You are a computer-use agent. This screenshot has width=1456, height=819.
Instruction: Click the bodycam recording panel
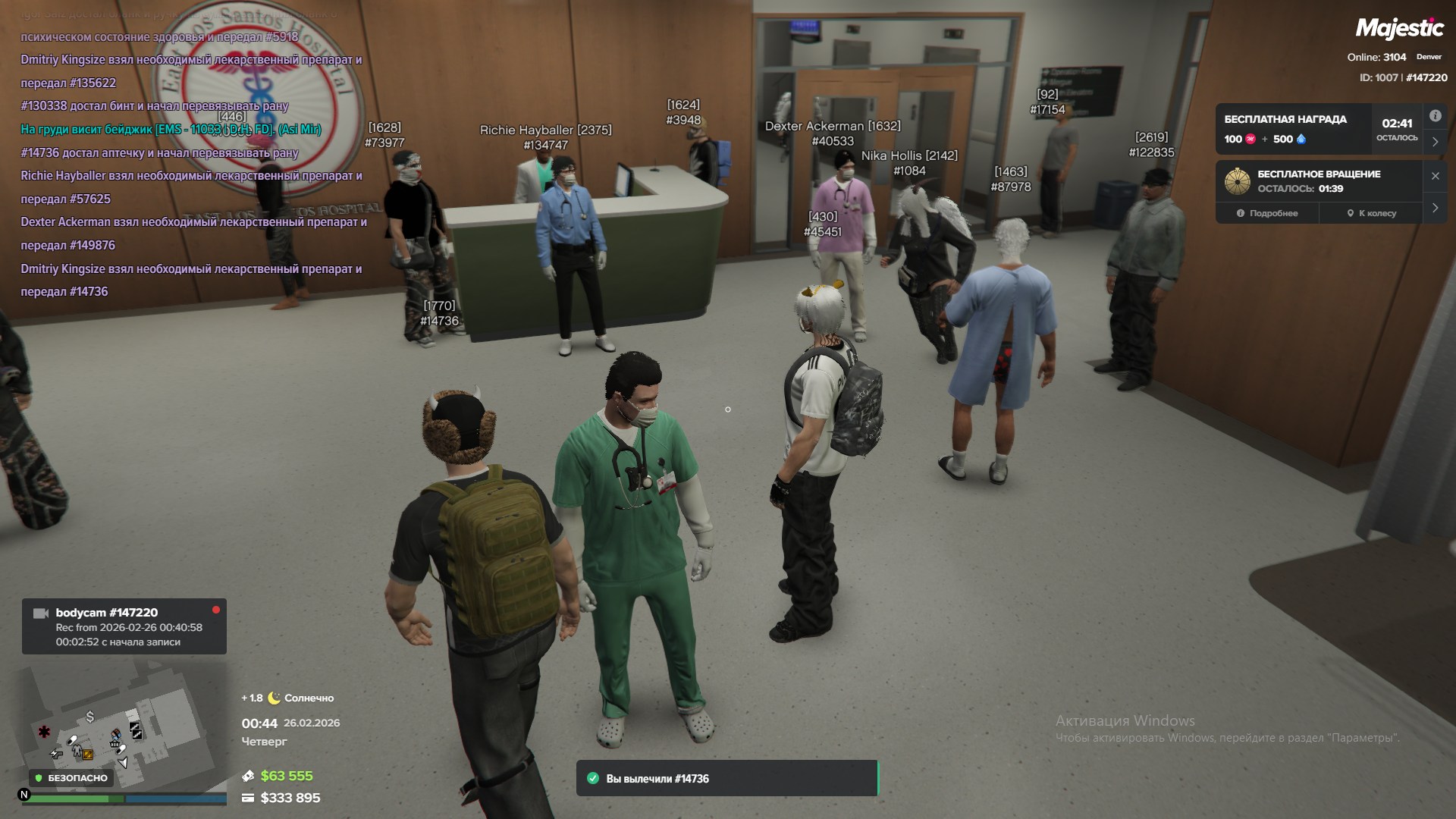[x=124, y=626]
